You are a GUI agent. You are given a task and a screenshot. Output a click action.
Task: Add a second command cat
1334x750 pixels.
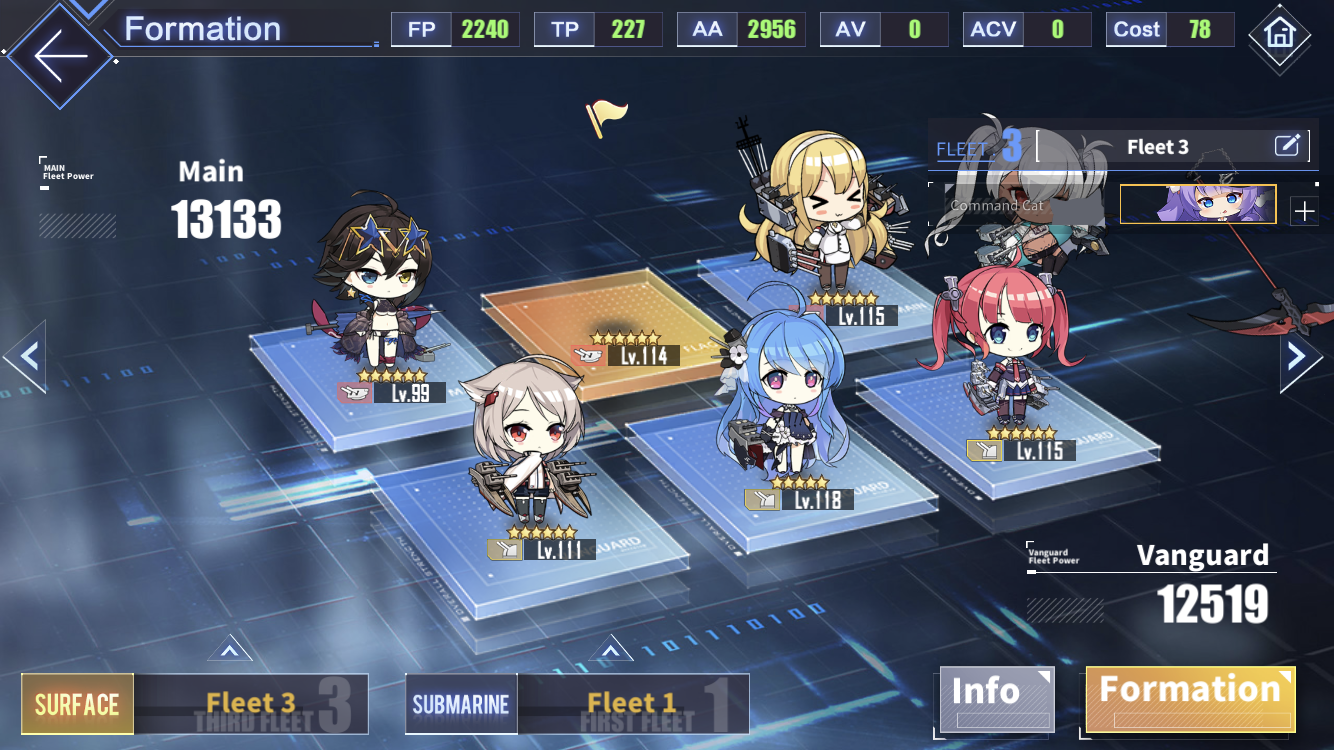(x=1304, y=211)
